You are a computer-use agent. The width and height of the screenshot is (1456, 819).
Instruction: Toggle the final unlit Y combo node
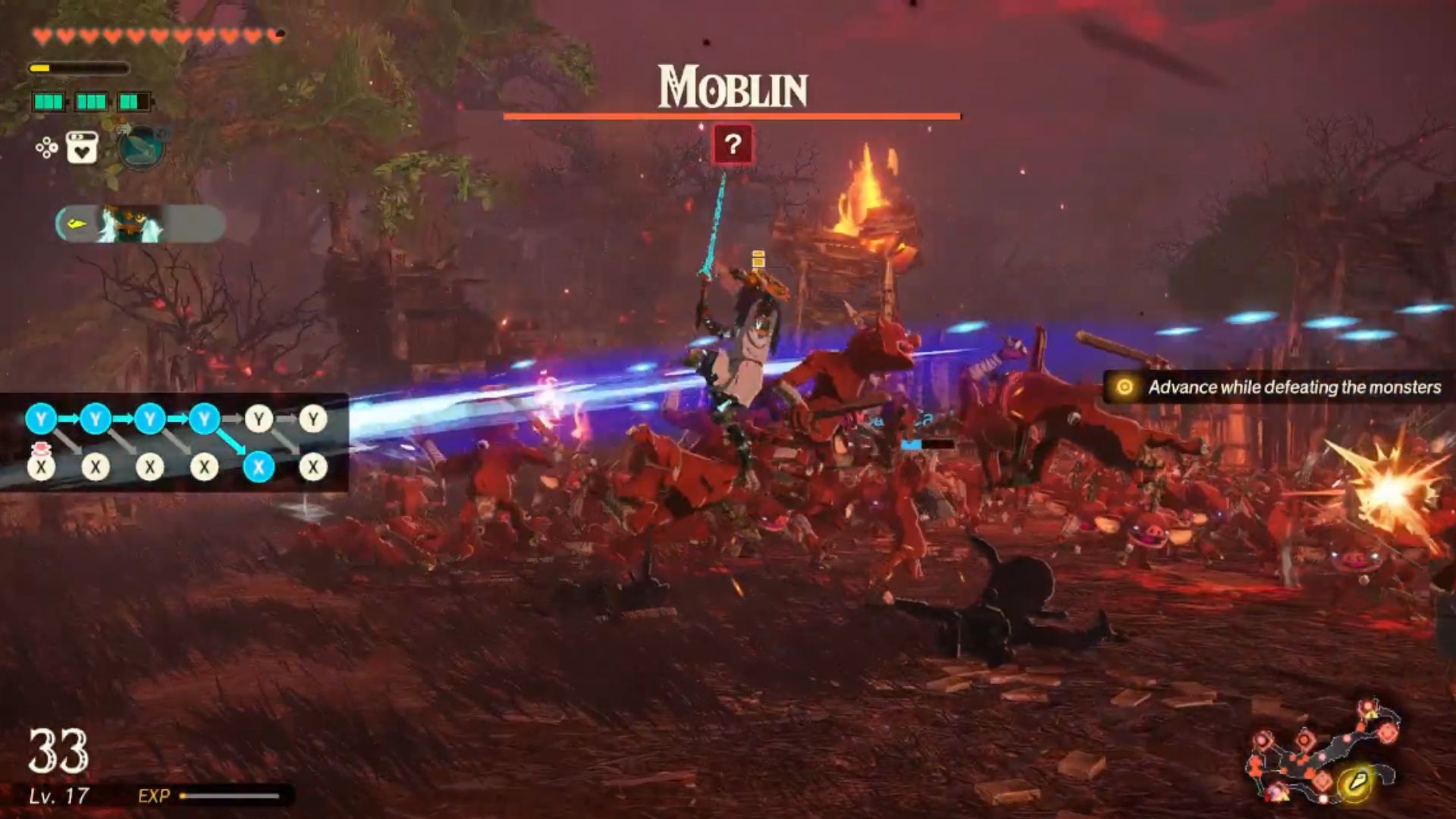point(312,419)
